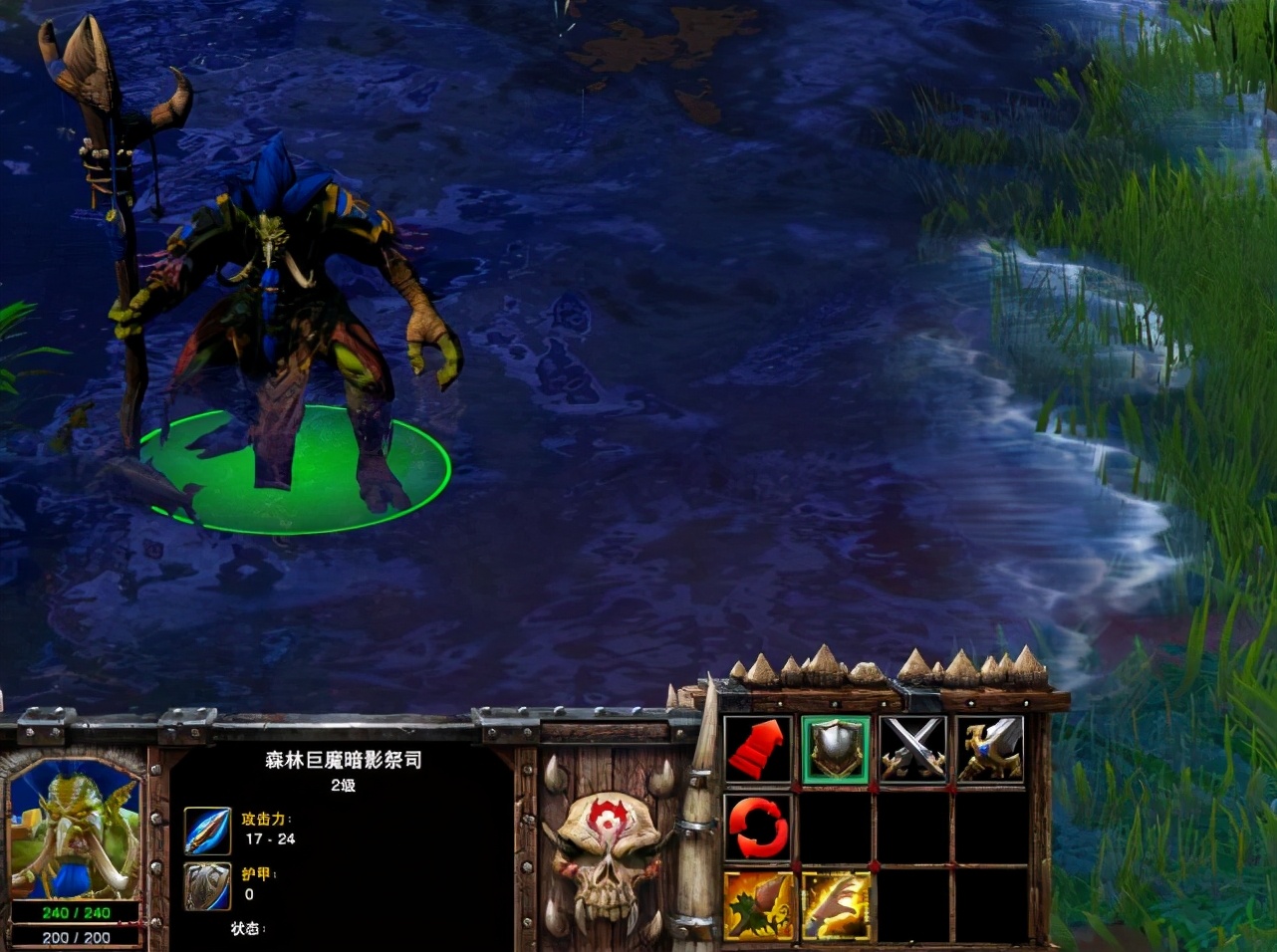Cast the glowing hand ability
The height and width of the screenshot is (952, 1277).
click(x=836, y=905)
